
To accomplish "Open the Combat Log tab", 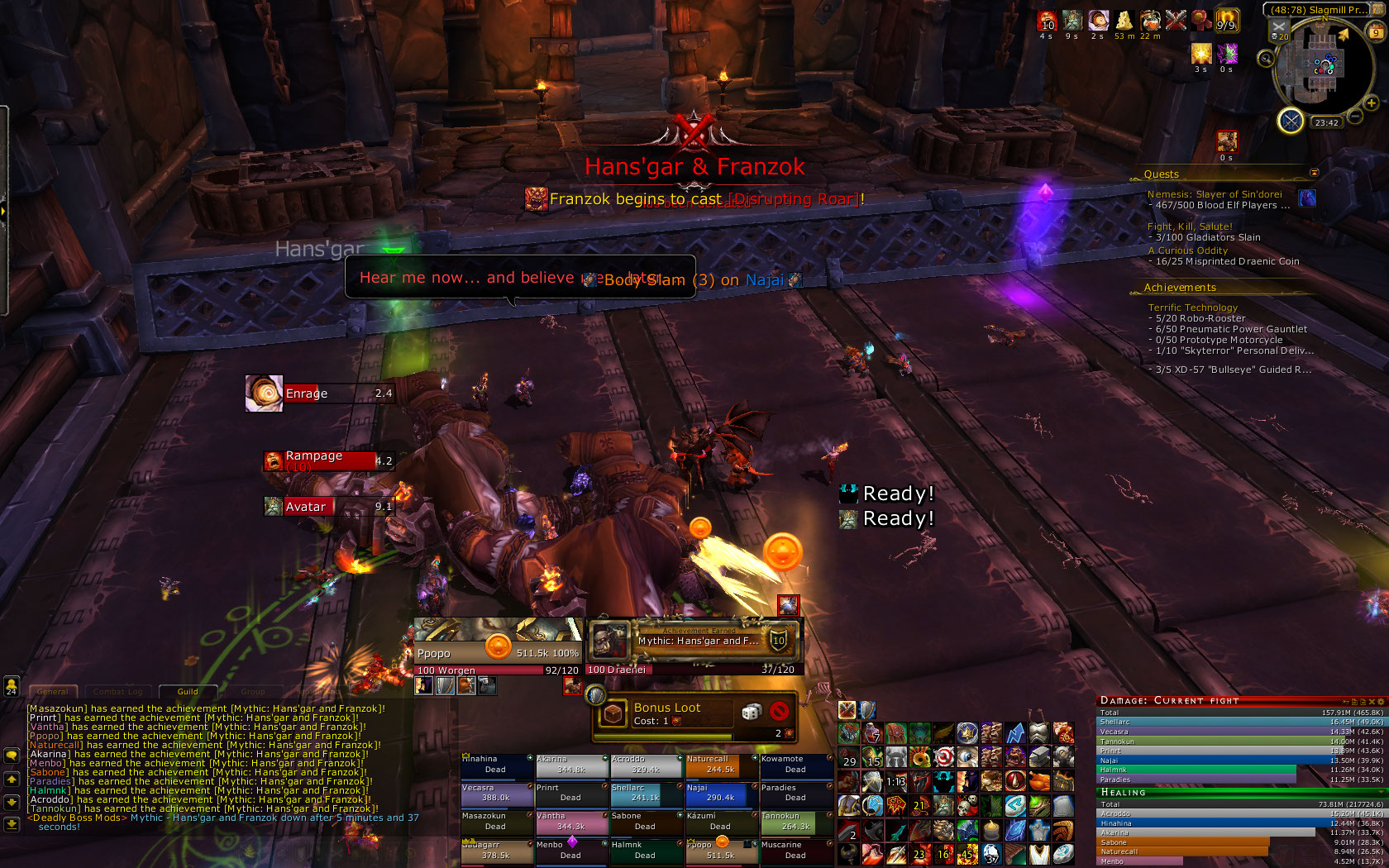I will click(x=117, y=691).
